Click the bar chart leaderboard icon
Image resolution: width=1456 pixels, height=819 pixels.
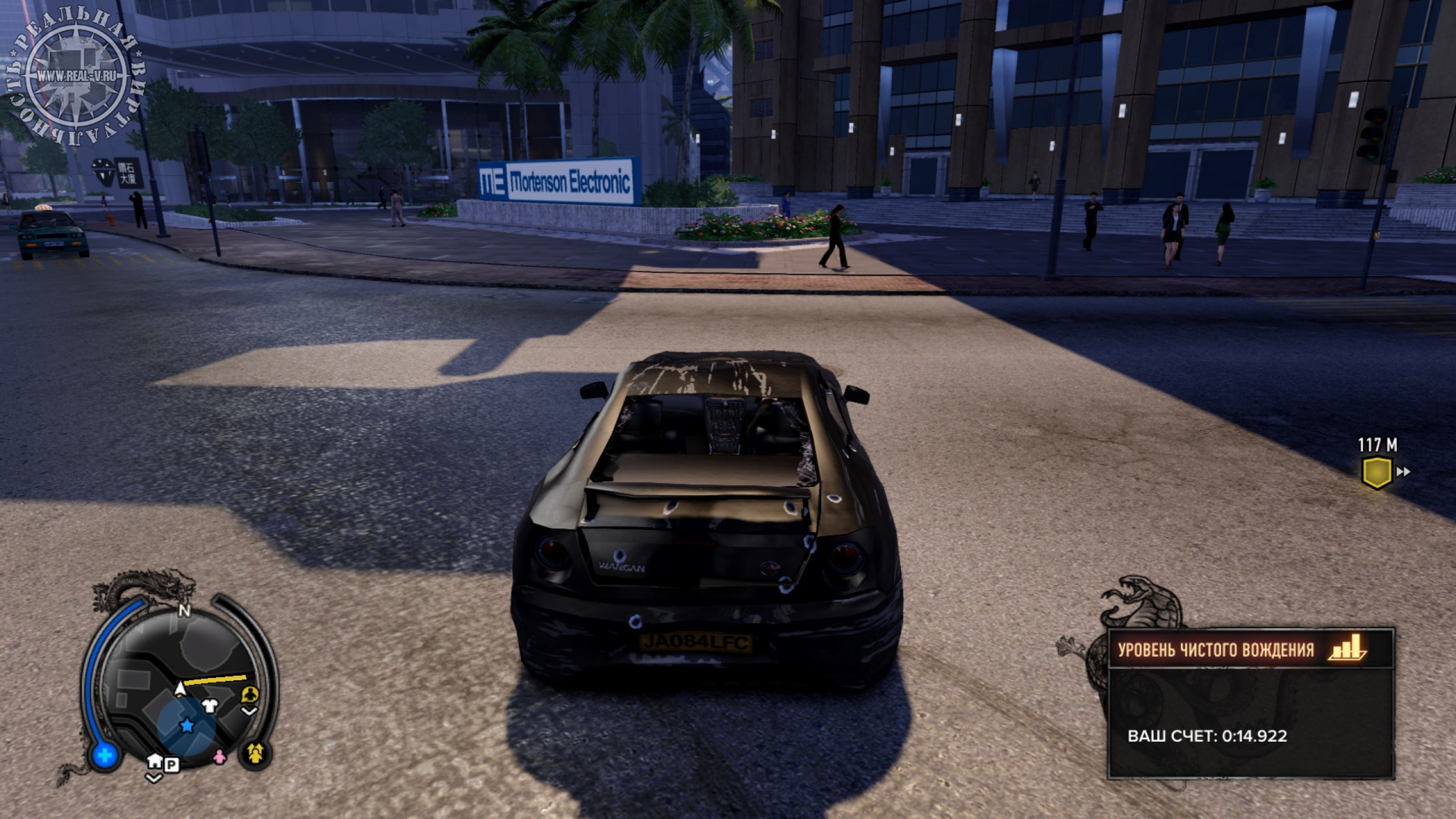click(1347, 649)
